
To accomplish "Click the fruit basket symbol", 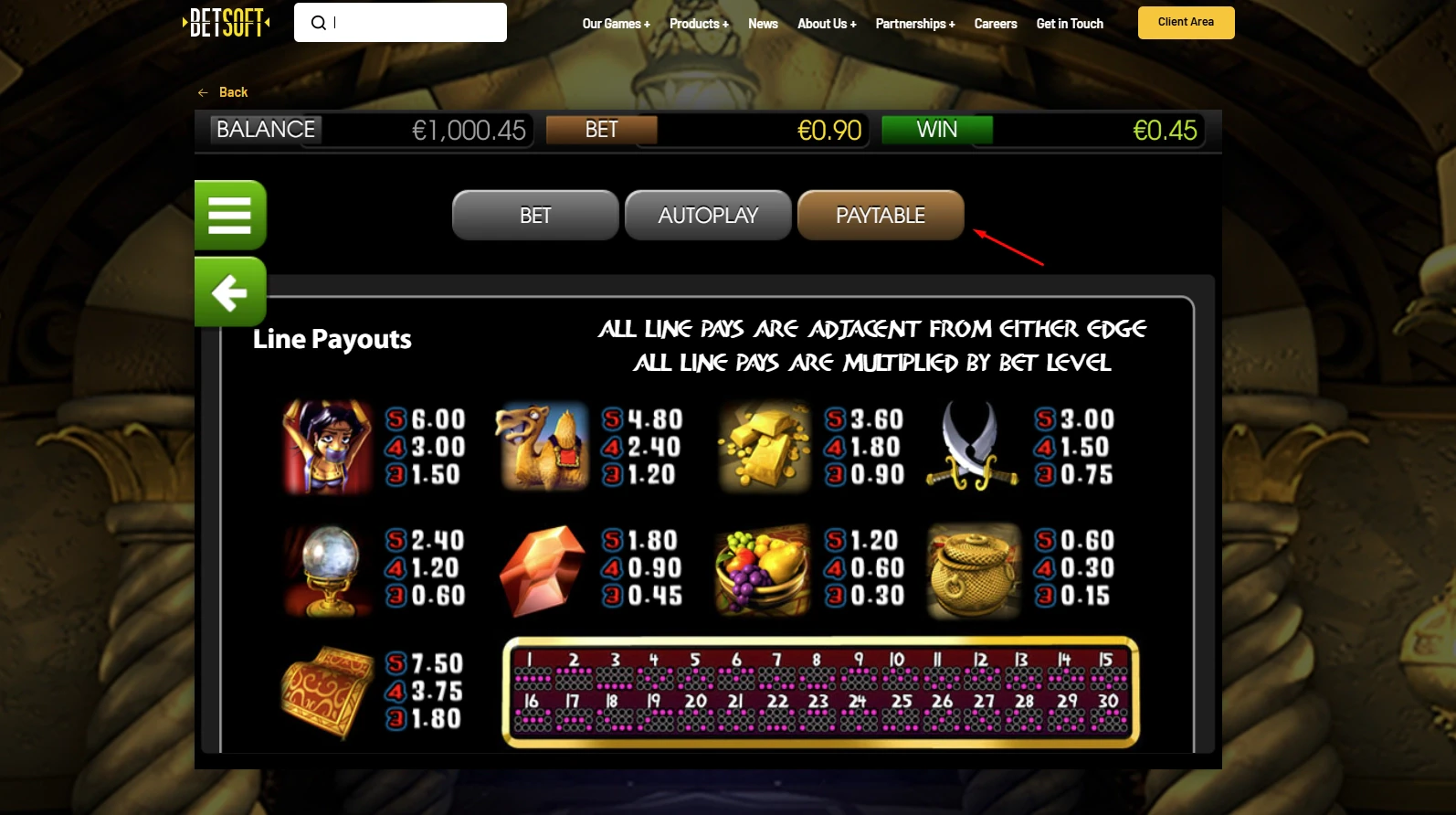I will click(x=763, y=568).
